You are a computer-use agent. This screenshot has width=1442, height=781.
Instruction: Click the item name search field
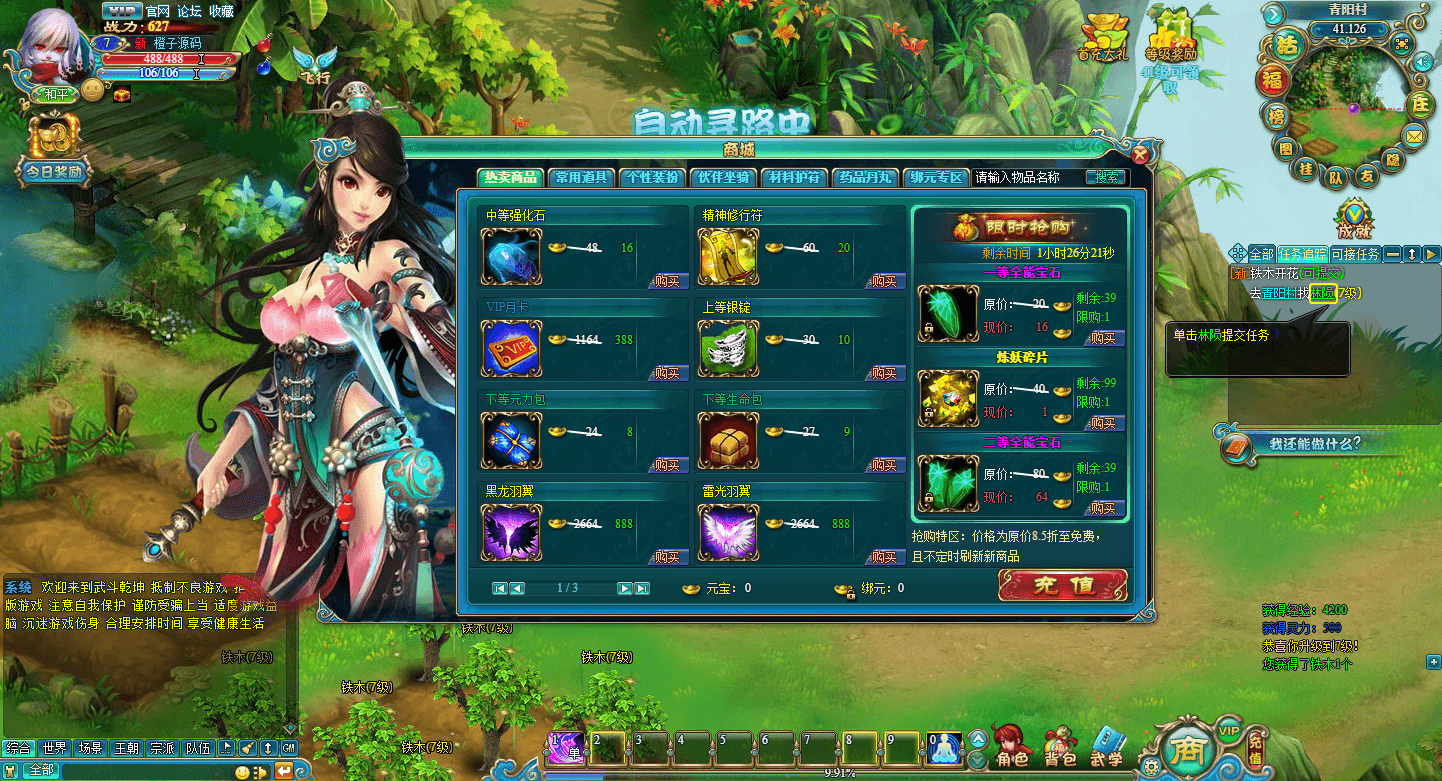[x=1027, y=177]
